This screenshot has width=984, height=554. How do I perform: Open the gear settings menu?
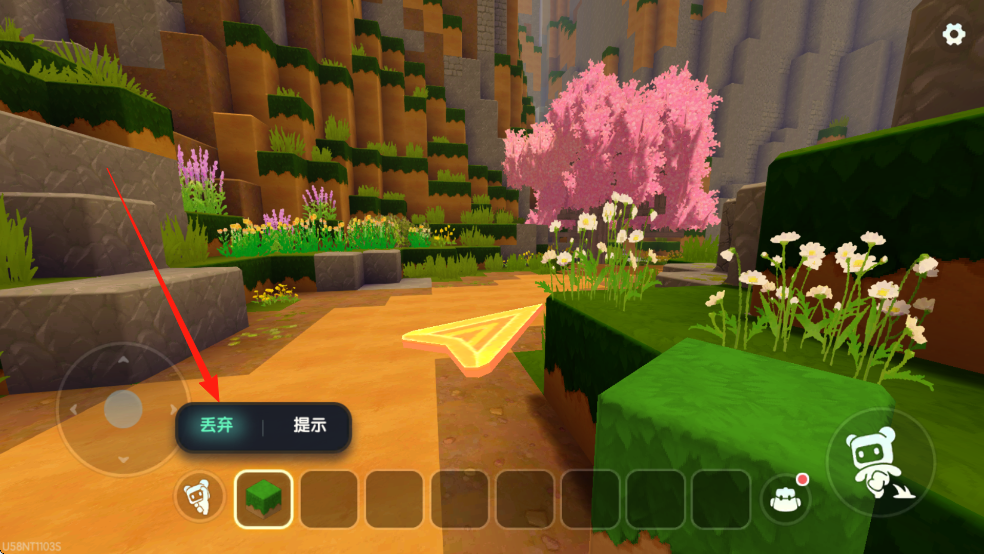pyautogui.click(x=954, y=34)
